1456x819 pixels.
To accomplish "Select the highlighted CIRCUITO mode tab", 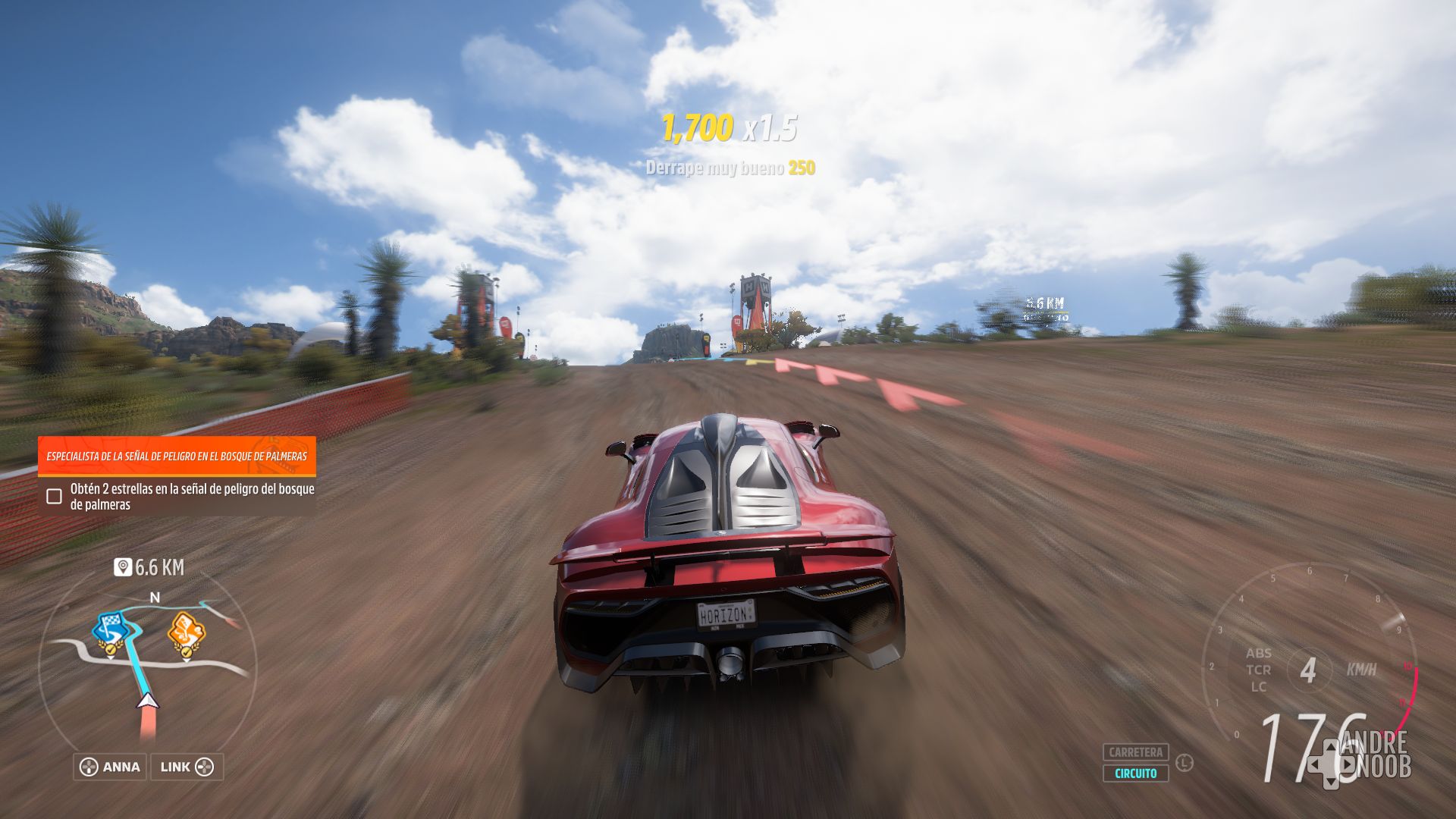I will tap(1135, 774).
